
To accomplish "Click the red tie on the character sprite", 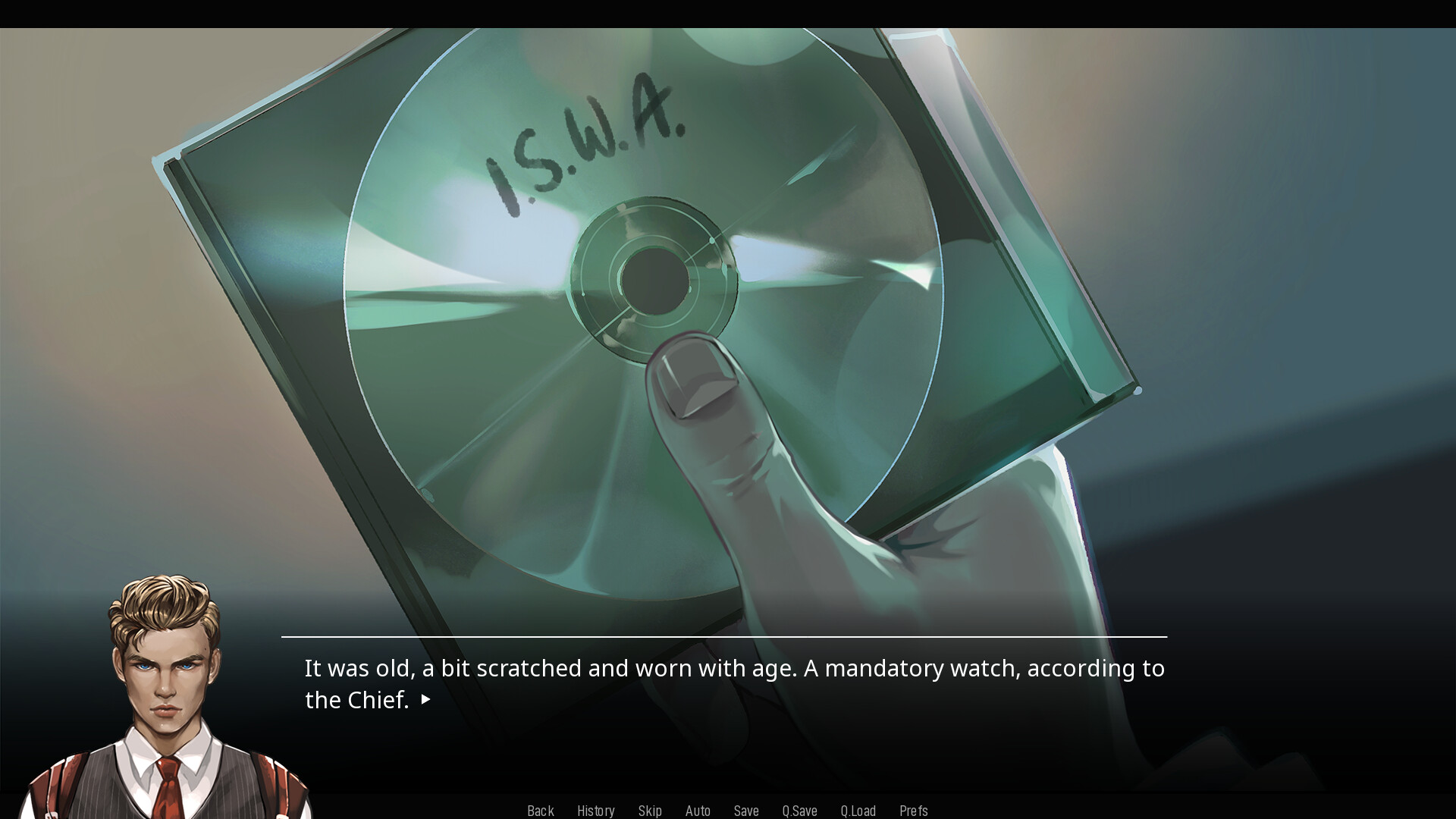I will coord(168,789).
